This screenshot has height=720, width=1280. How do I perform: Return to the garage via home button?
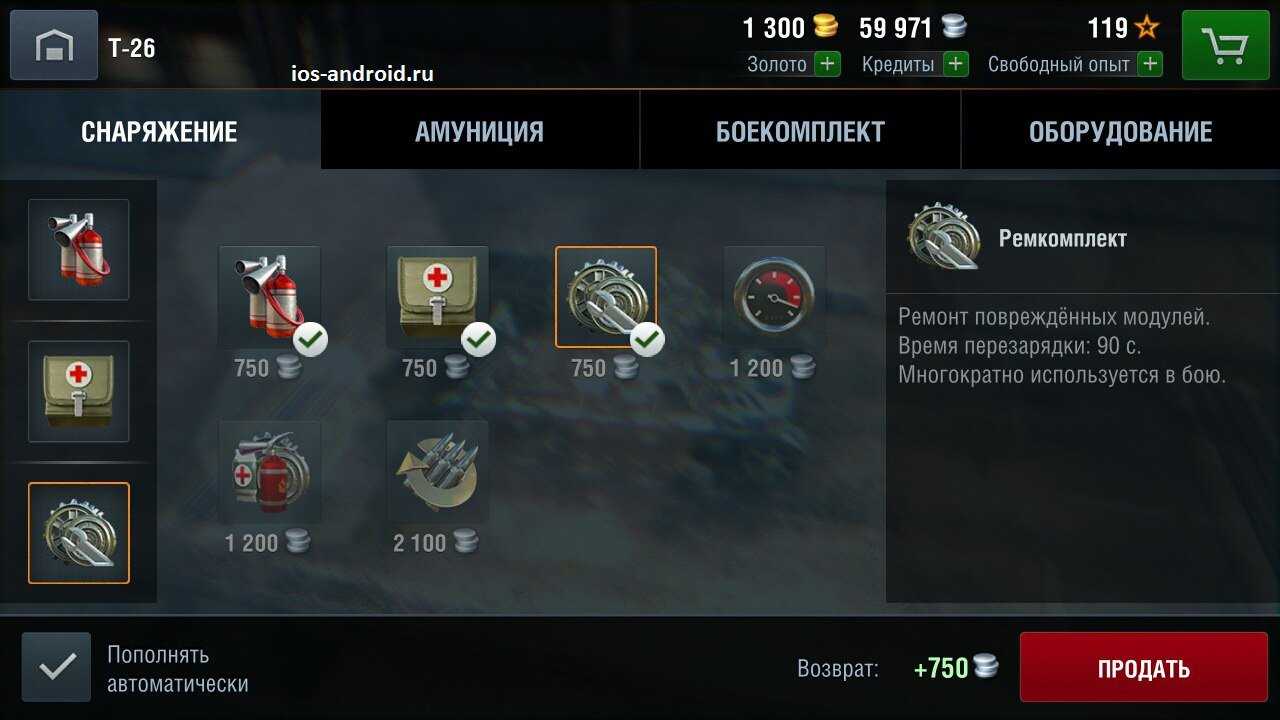[x=53, y=45]
